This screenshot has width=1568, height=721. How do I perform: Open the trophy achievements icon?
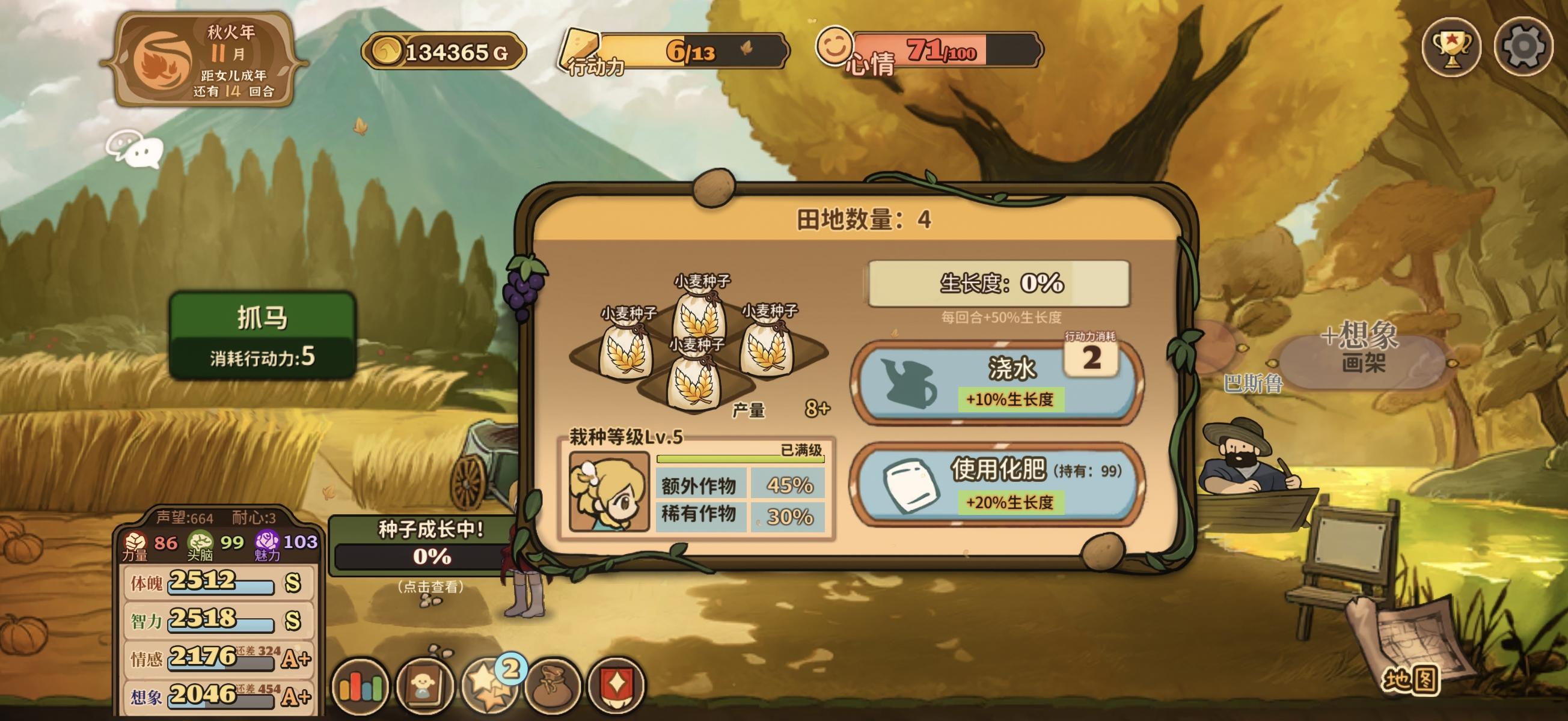click(1454, 49)
